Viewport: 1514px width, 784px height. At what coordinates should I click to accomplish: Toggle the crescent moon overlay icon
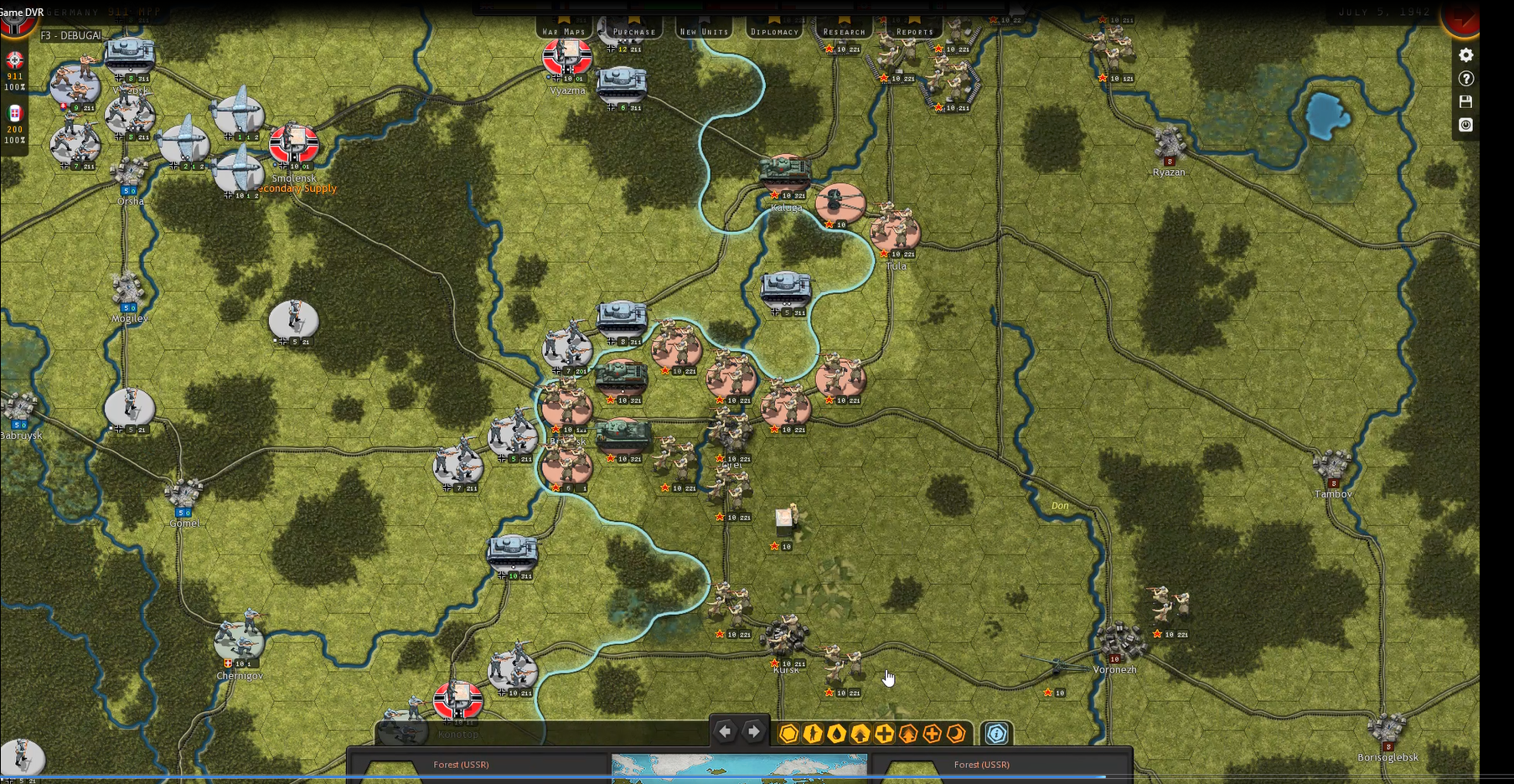pos(956,735)
